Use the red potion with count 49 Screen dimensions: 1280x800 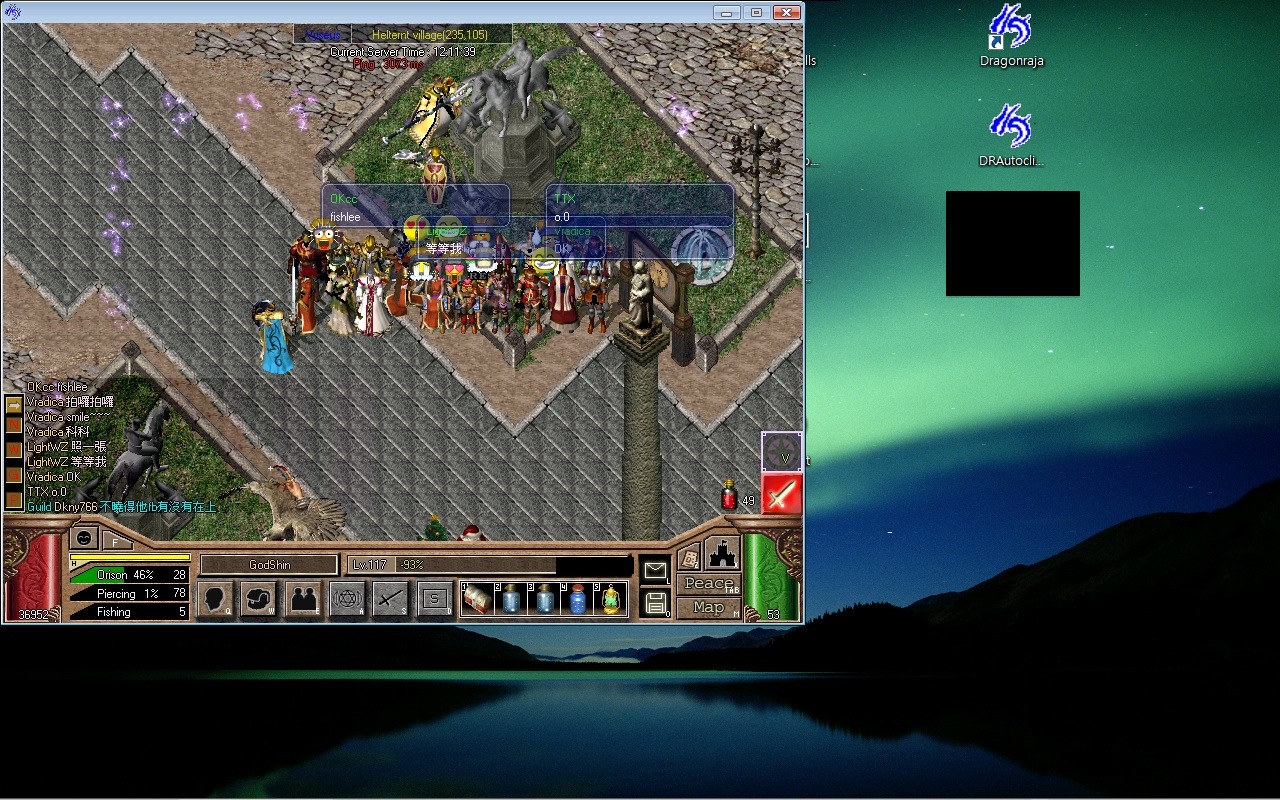click(x=730, y=495)
